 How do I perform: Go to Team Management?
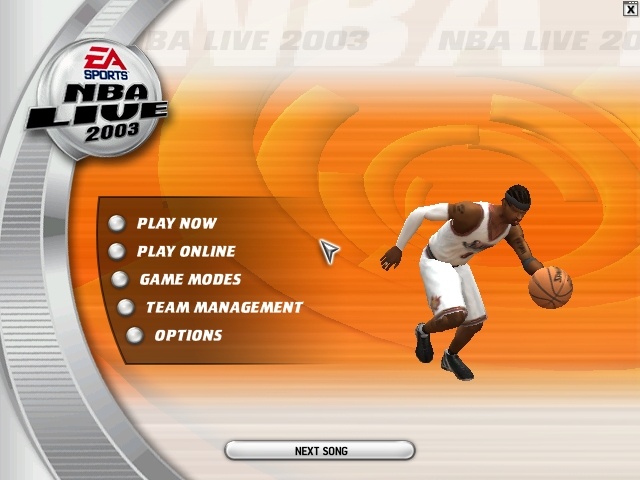point(223,308)
